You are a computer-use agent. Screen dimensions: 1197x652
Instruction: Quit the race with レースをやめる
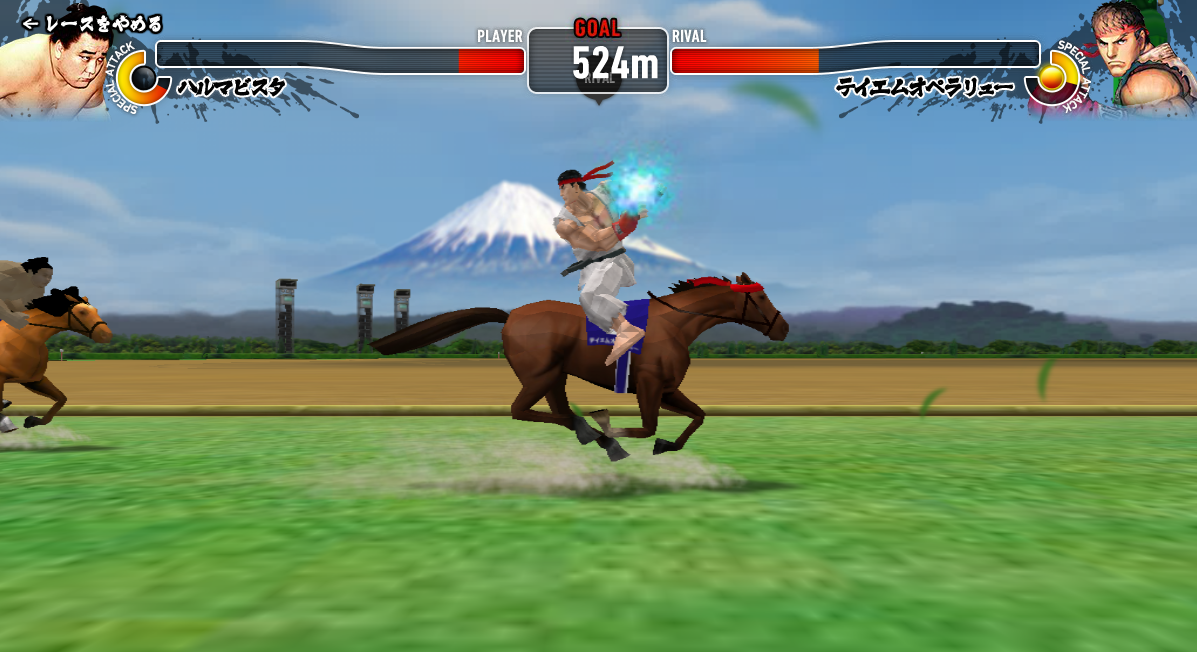[x=92, y=23]
